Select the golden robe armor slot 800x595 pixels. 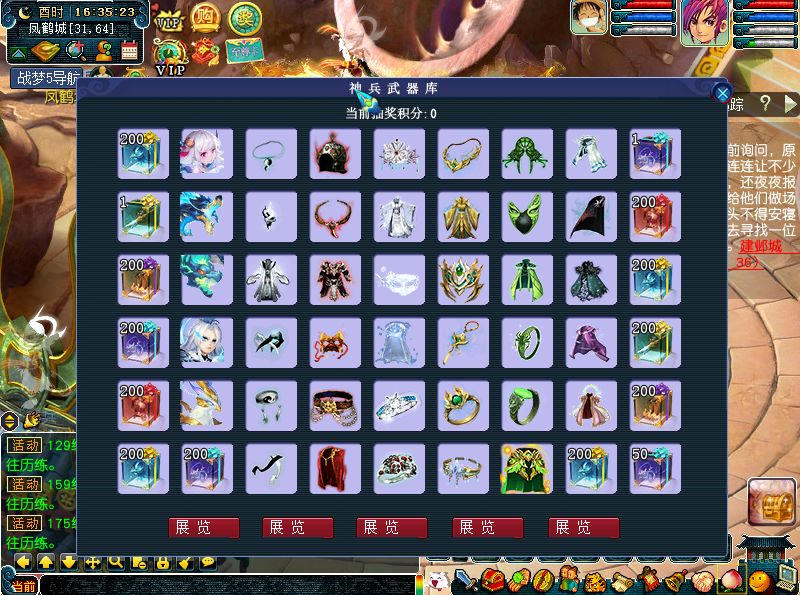point(463,216)
